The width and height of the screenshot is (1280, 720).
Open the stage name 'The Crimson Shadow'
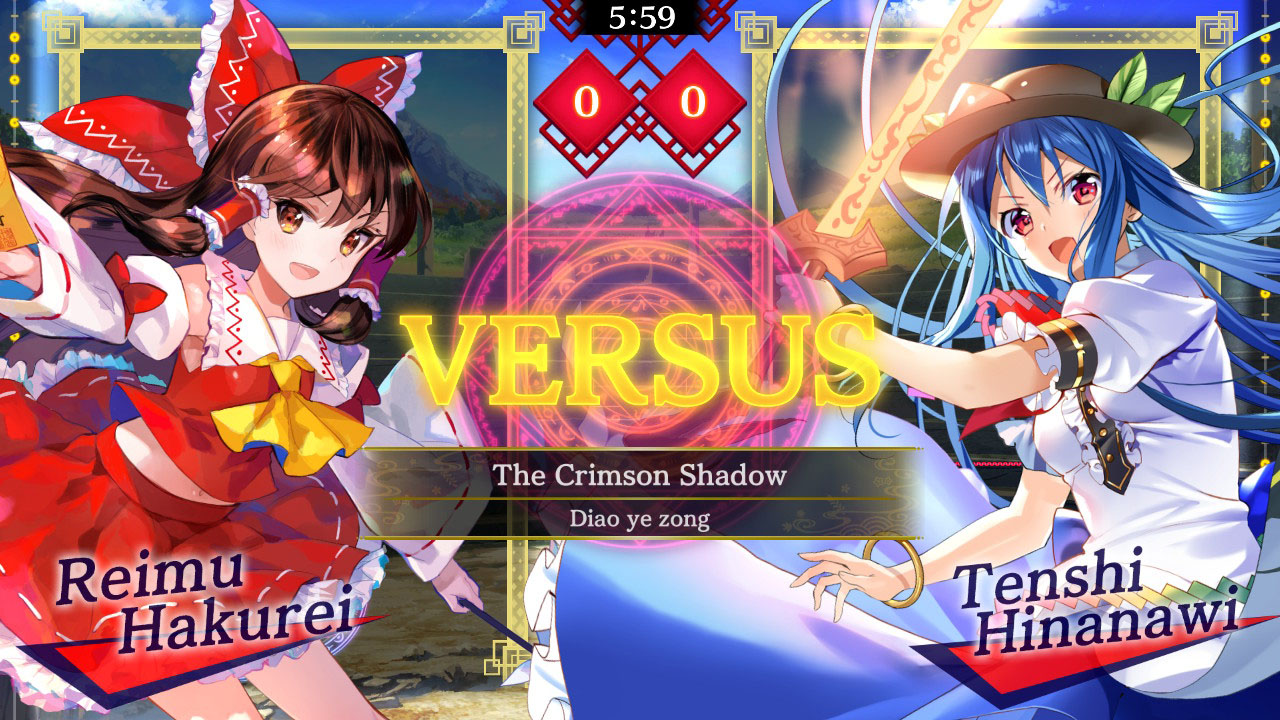pos(638,477)
